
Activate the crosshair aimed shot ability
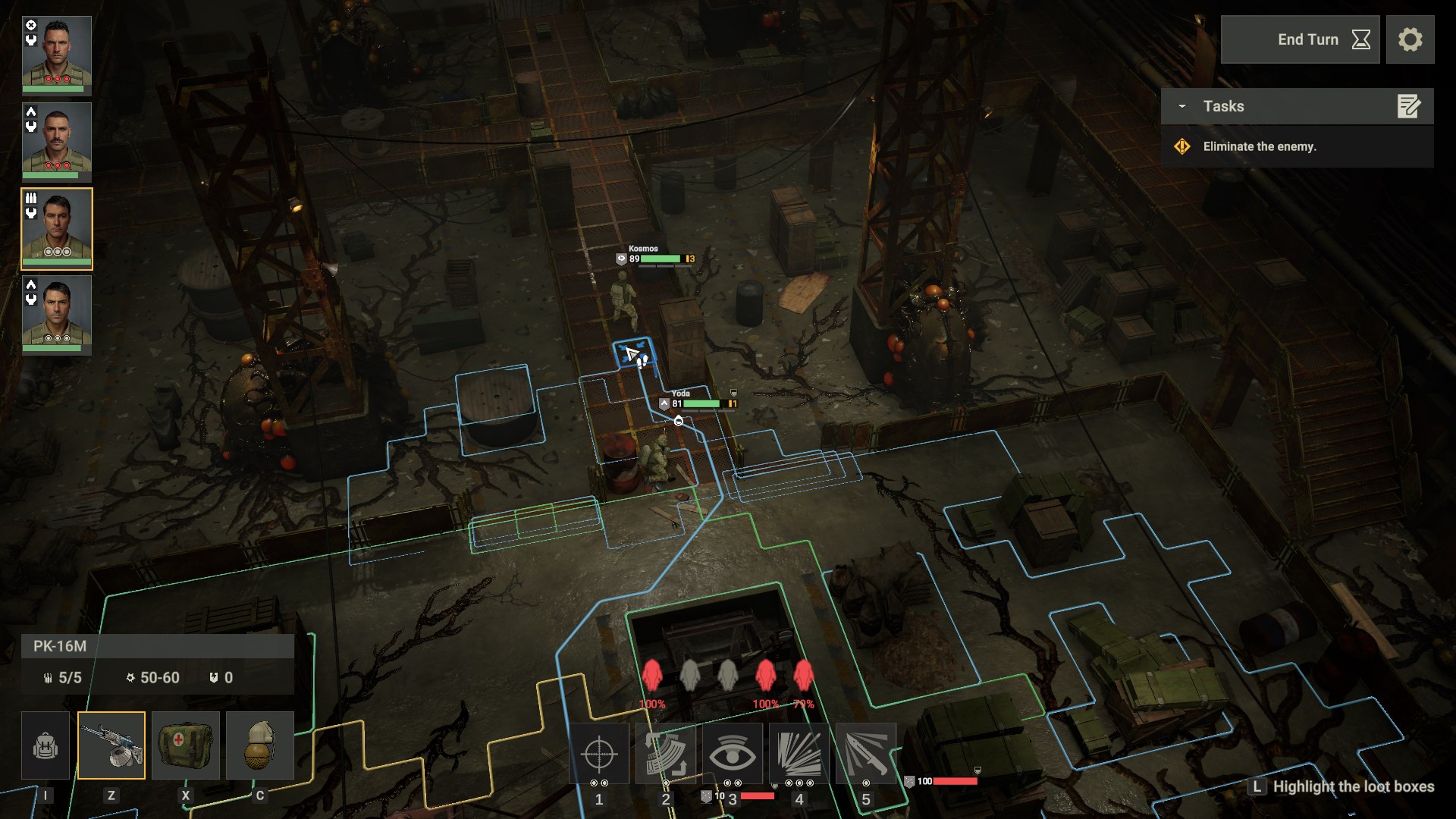pos(599,753)
